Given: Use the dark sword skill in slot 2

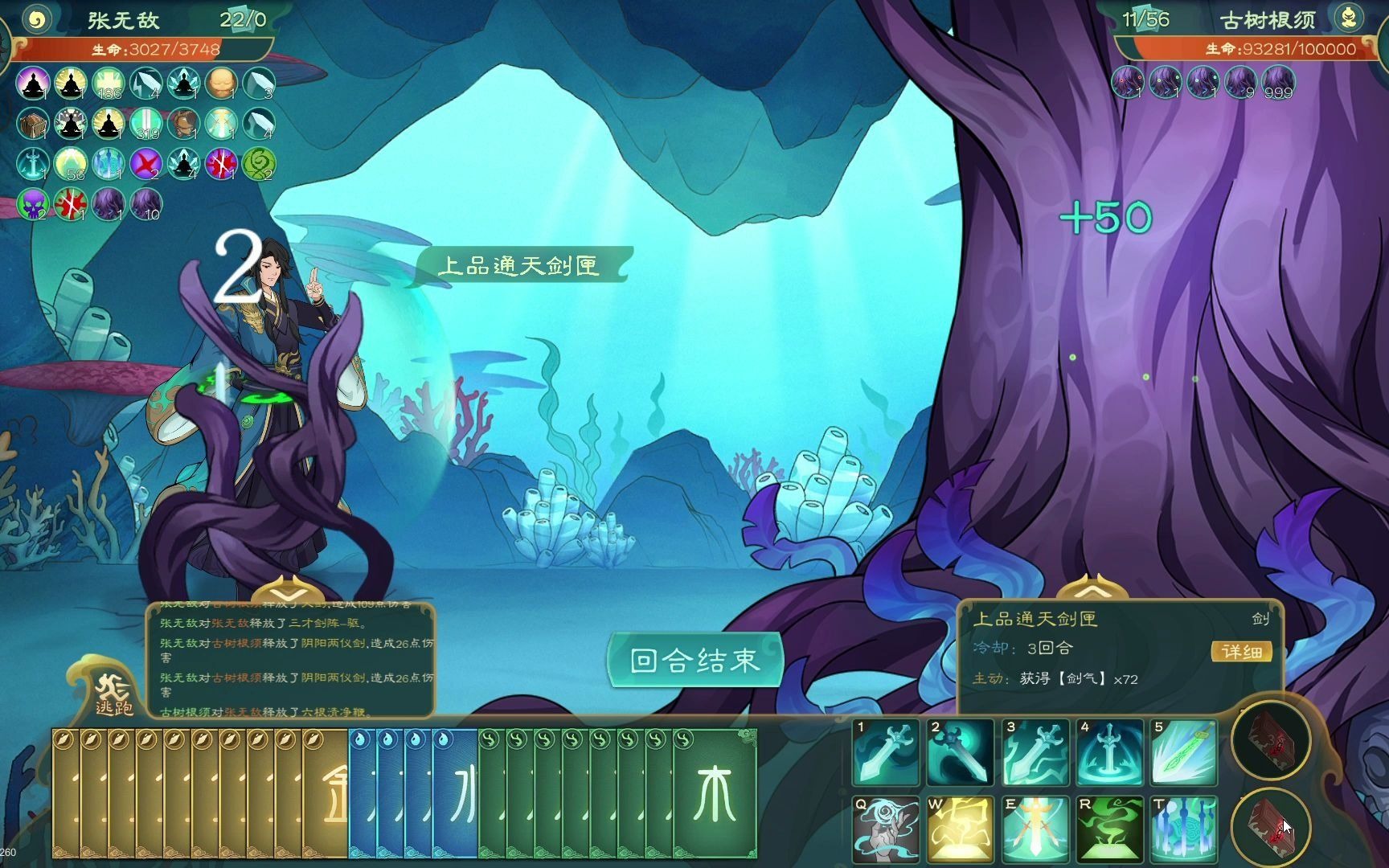Looking at the screenshot, I should pos(960,752).
